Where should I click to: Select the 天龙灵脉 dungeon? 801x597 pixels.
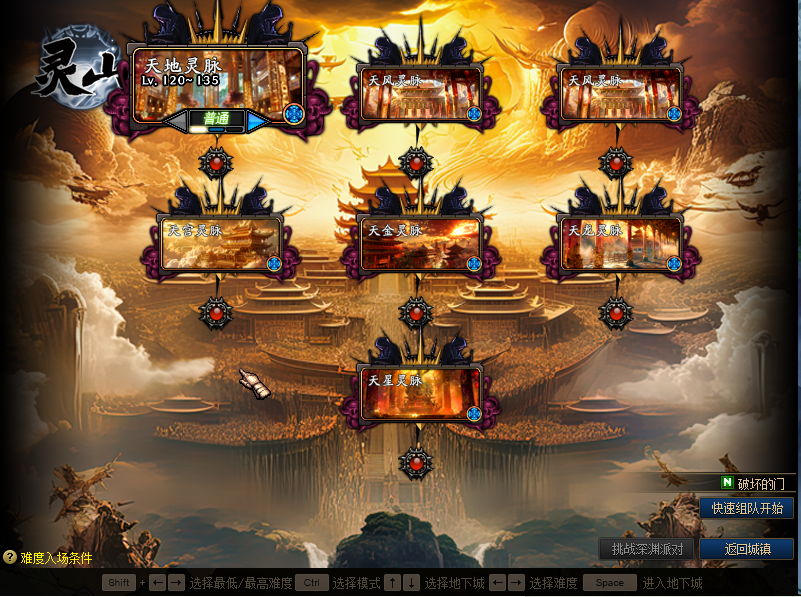620,244
